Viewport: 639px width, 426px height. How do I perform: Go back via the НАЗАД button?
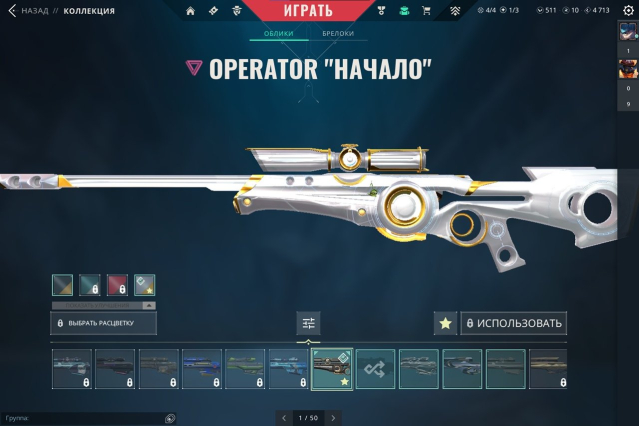pos(28,11)
